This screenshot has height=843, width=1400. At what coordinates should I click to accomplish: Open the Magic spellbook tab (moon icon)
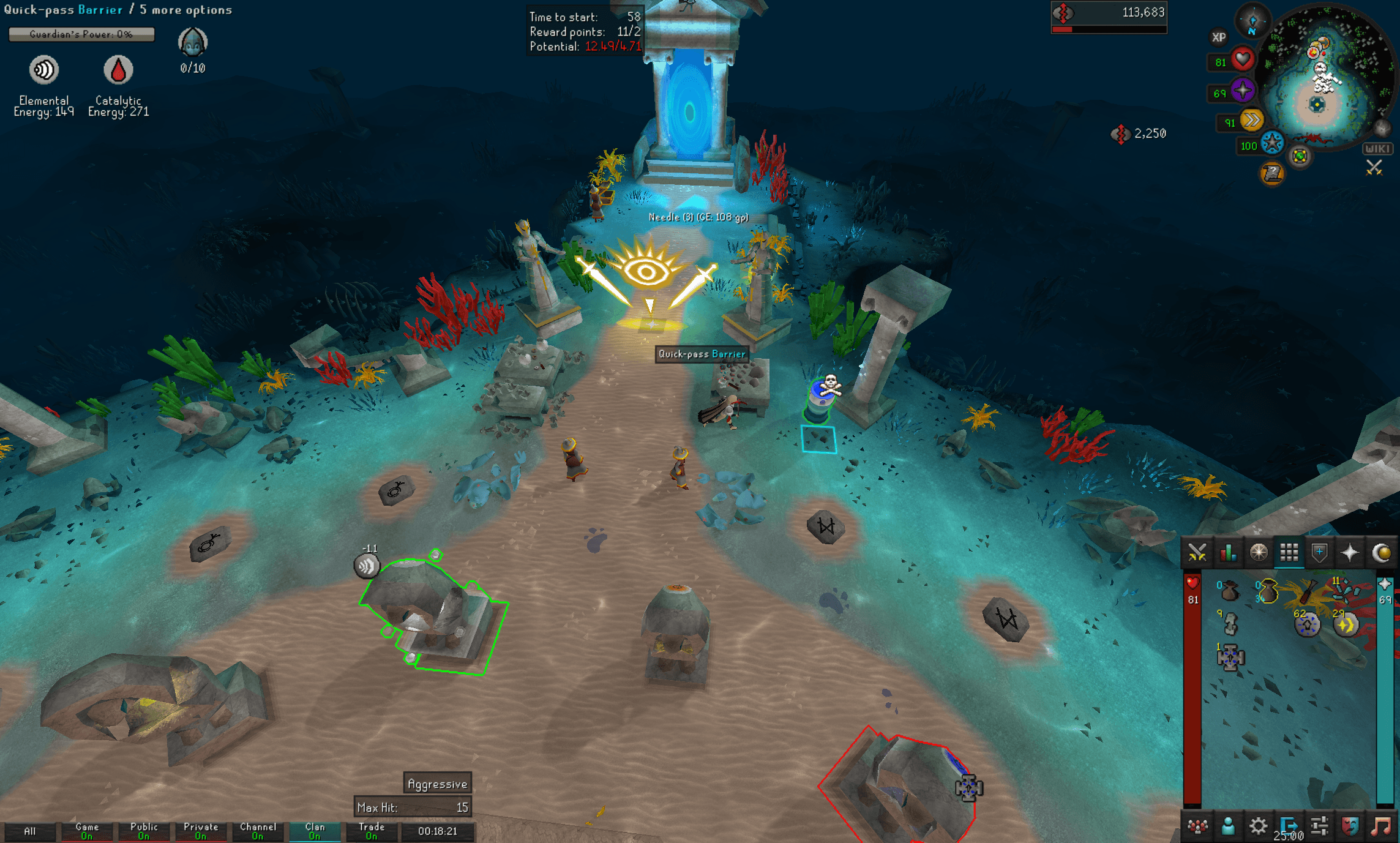[1381, 553]
